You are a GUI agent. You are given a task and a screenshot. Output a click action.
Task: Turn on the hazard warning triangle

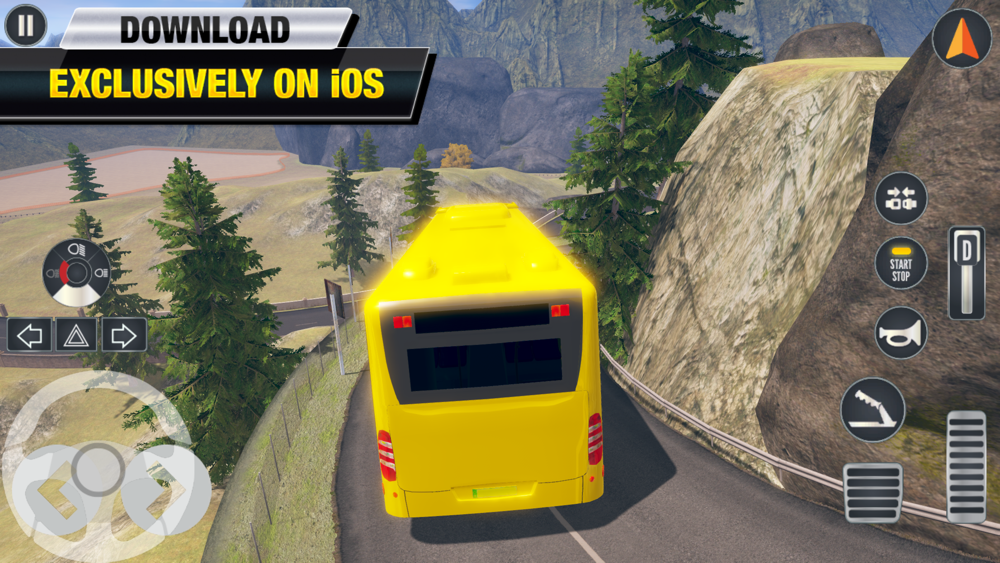click(x=77, y=335)
